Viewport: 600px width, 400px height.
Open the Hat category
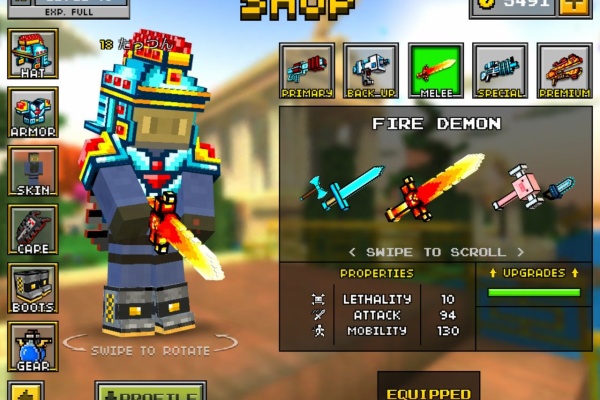32,53
